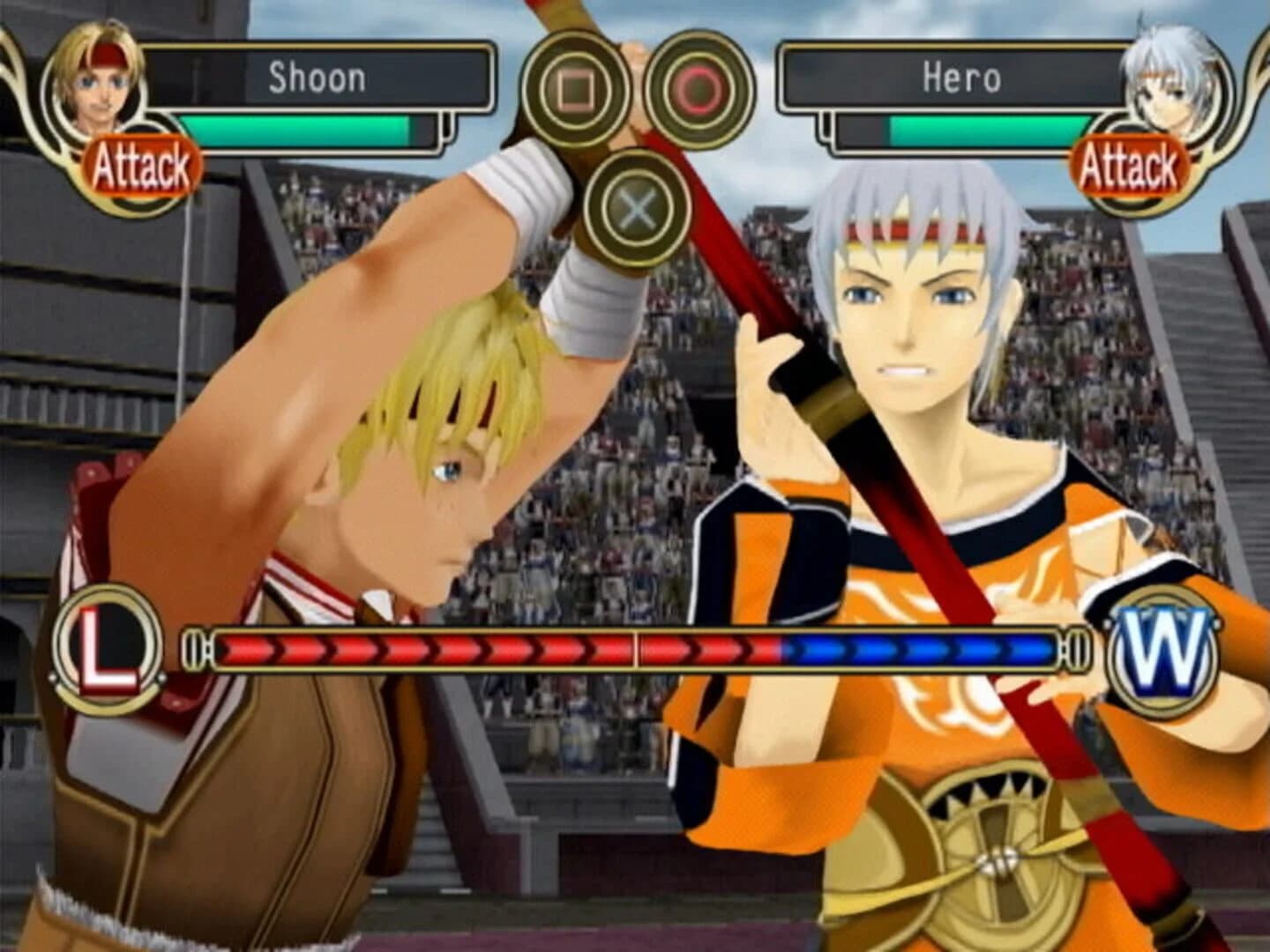Click the W win indicator emblem
Viewport: 1270px width, 952px height.
(1164, 651)
